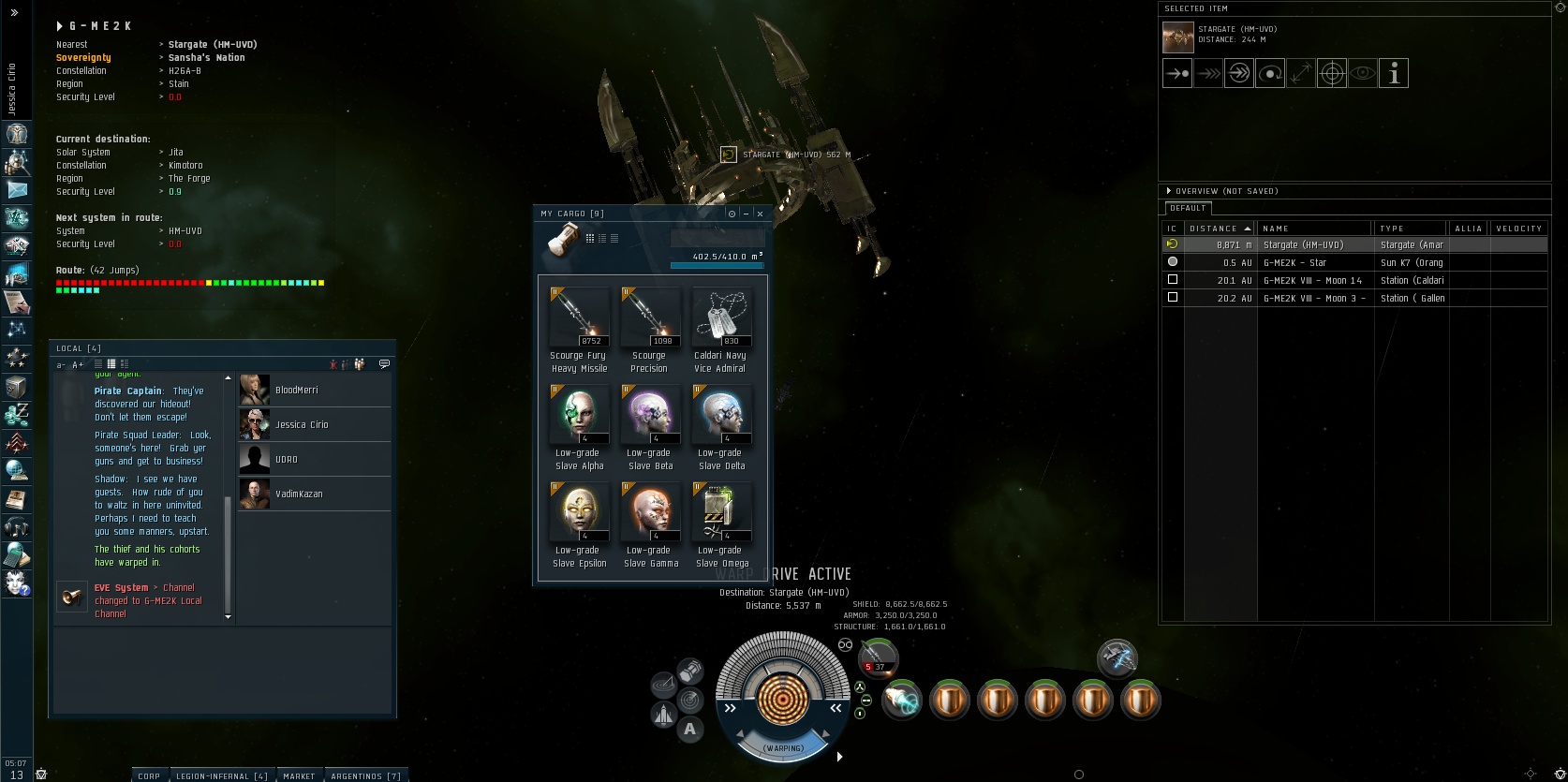Click the Show Info button for selected stargate
1568x782 pixels.
[1394, 73]
